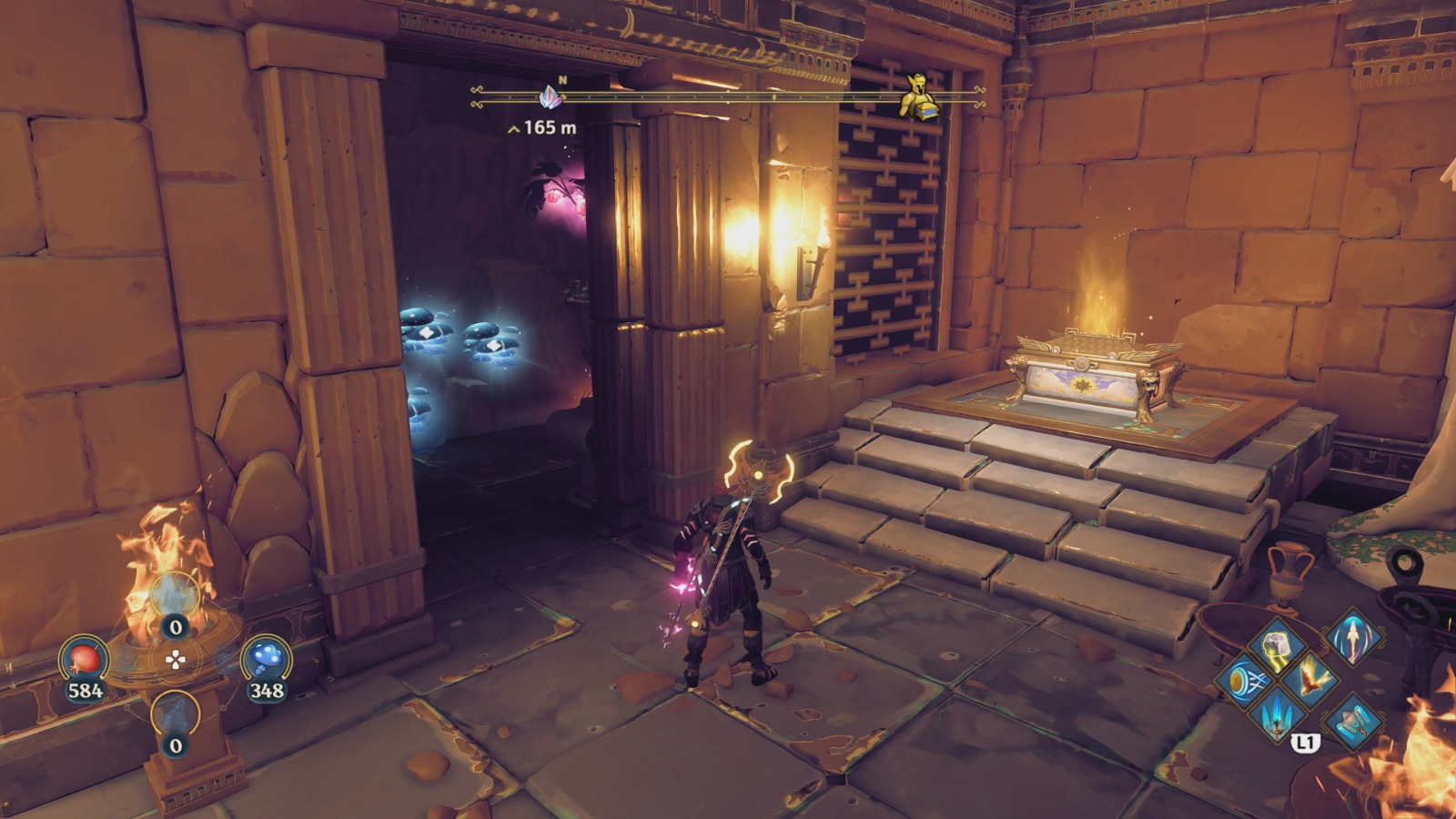Screen dimensions: 1456x819
Task: Click the blue trident blades ability icon
Action: [x=1279, y=716]
